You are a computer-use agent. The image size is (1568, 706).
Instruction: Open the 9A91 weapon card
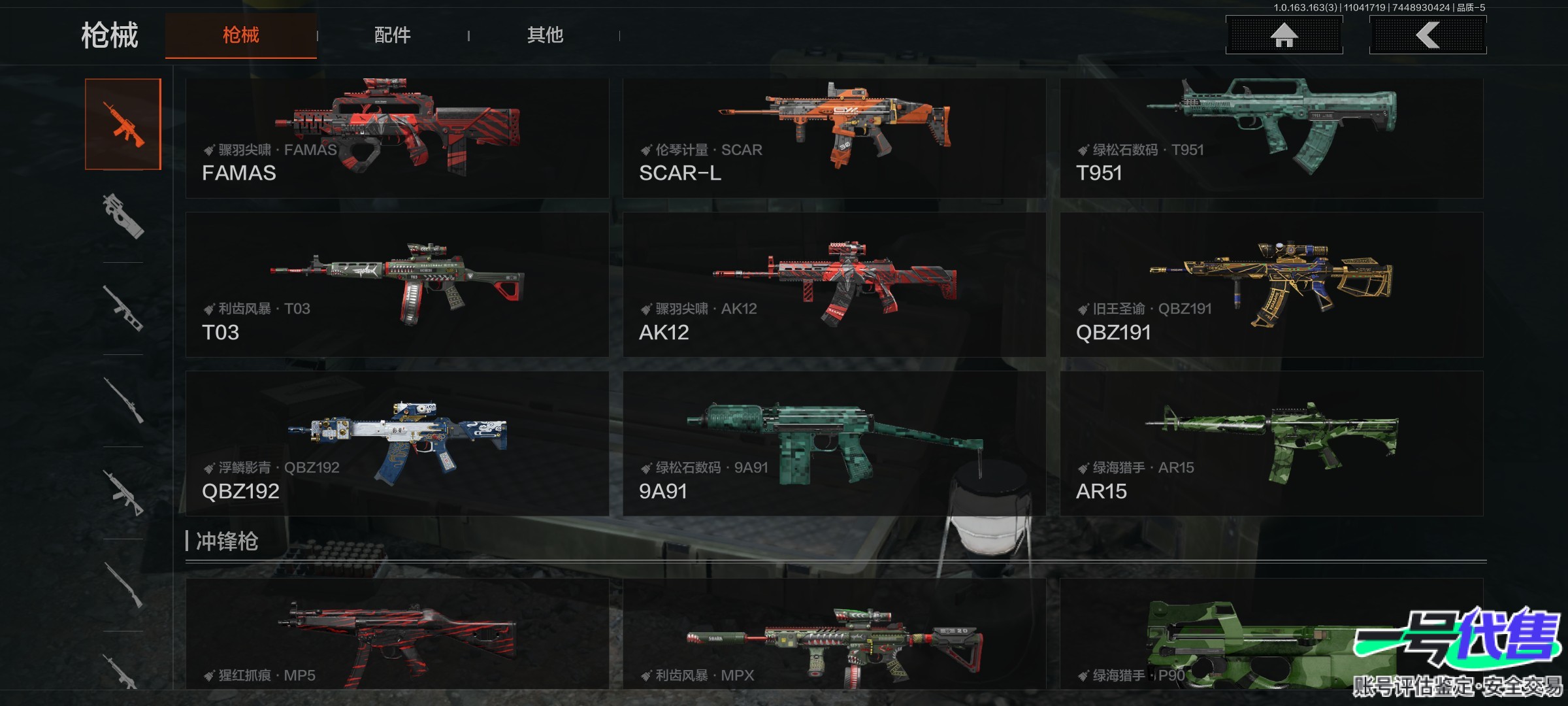pos(834,443)
